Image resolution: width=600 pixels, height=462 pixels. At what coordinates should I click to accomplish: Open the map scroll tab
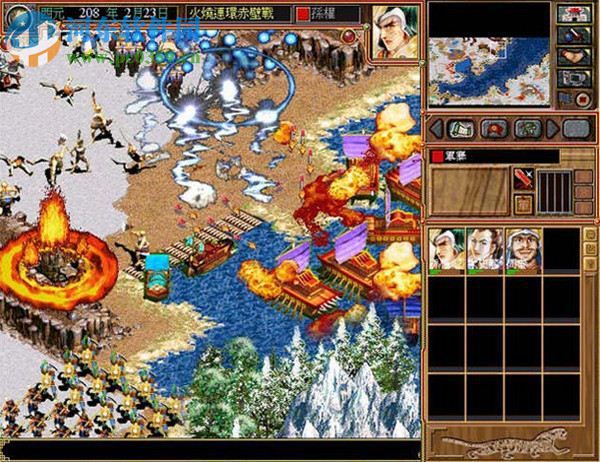click(463, 128)
